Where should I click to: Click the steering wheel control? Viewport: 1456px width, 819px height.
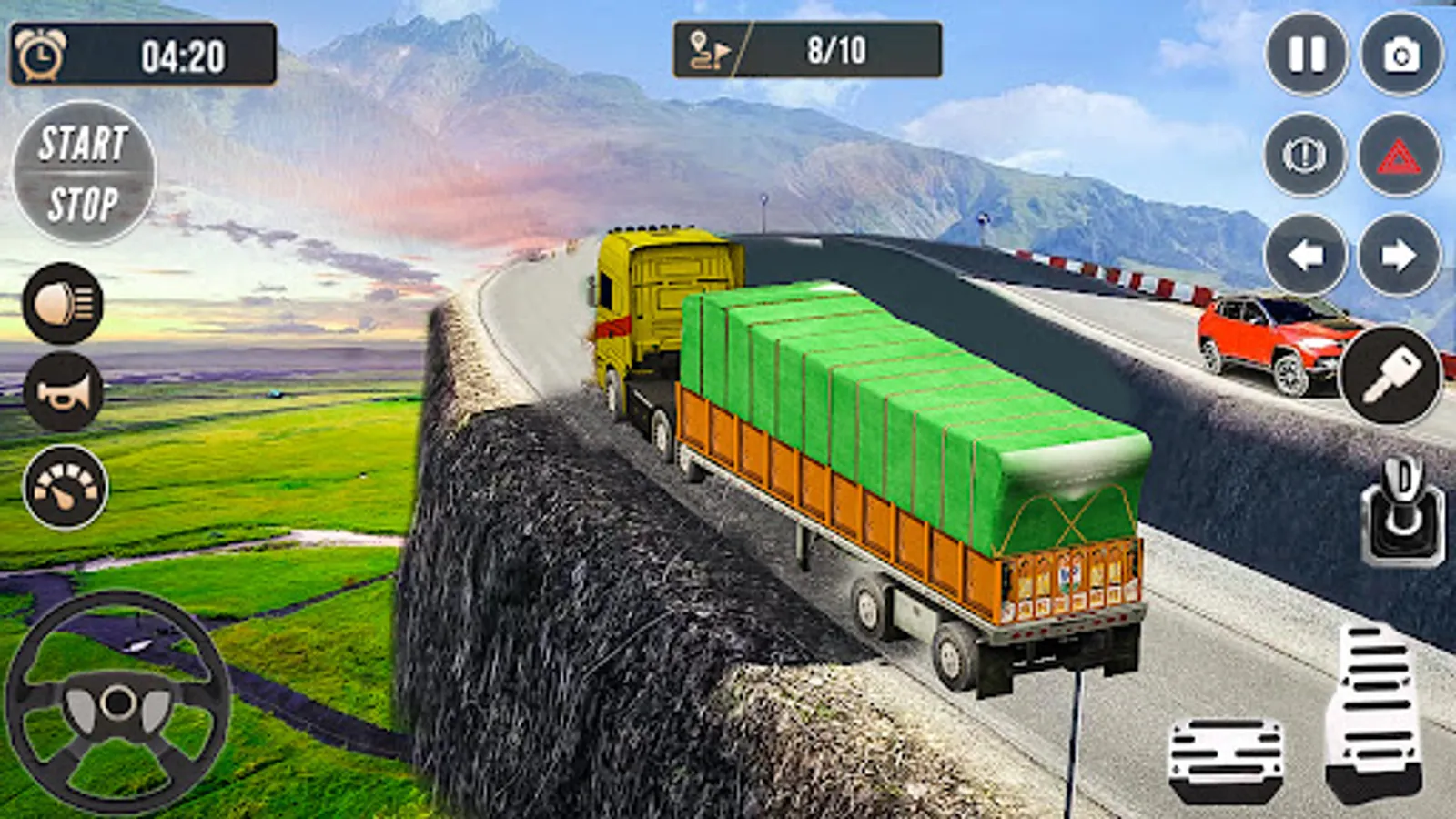coord(117,703)
